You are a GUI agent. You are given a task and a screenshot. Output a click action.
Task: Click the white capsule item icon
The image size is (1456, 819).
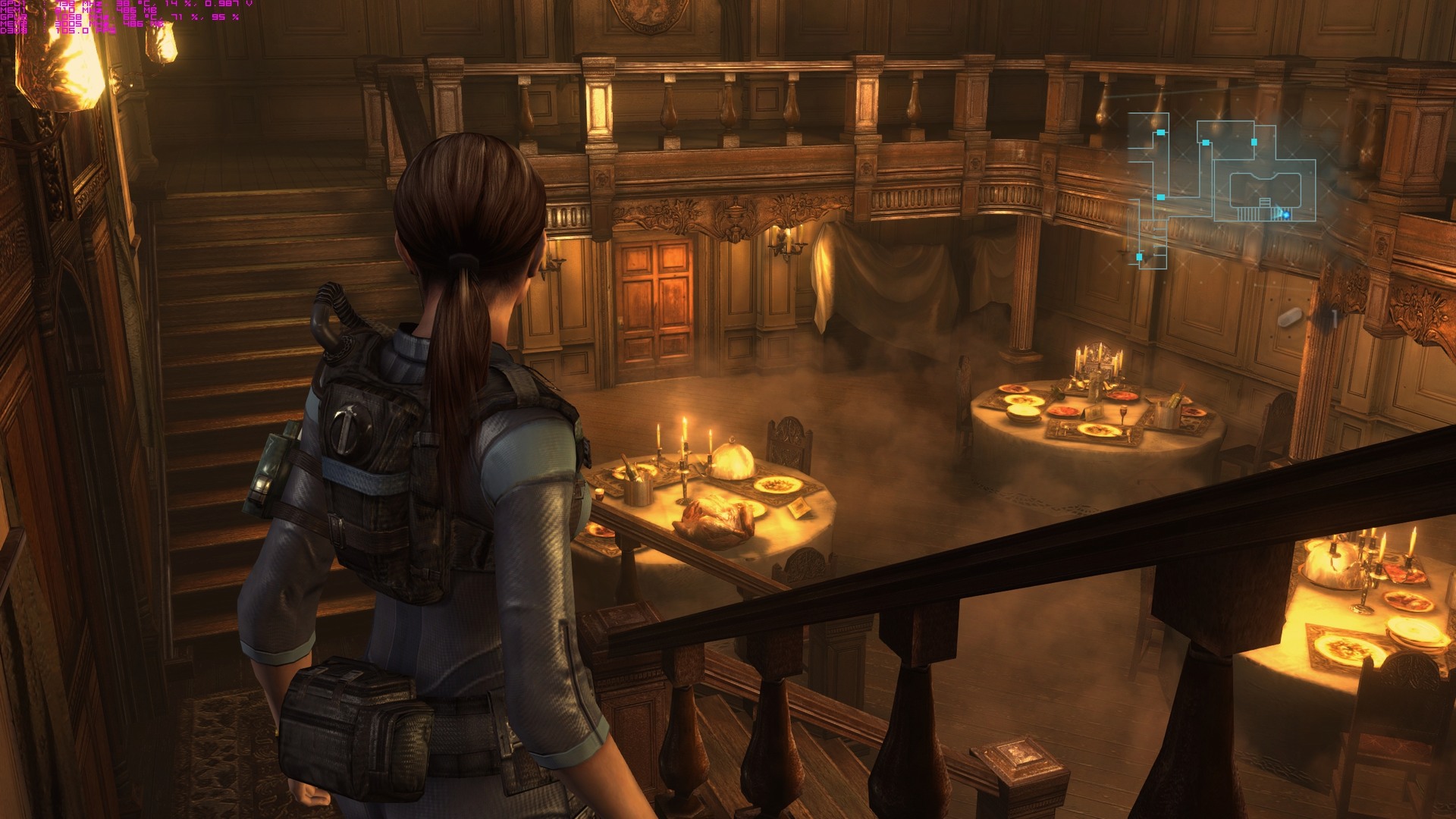coord(1289,317)
